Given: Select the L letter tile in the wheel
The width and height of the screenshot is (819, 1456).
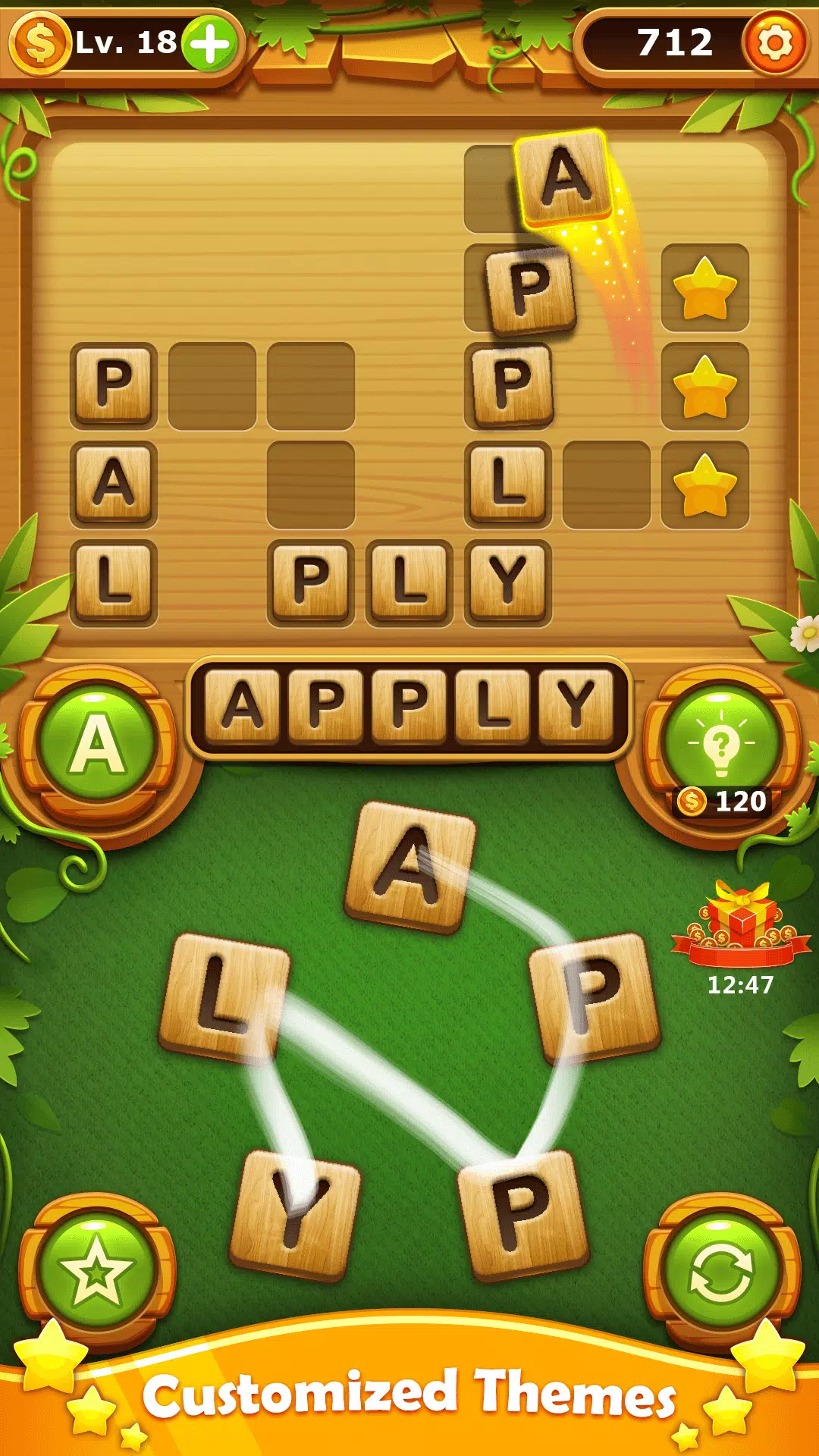Looking at the screenshot, I should coord(224,997).
